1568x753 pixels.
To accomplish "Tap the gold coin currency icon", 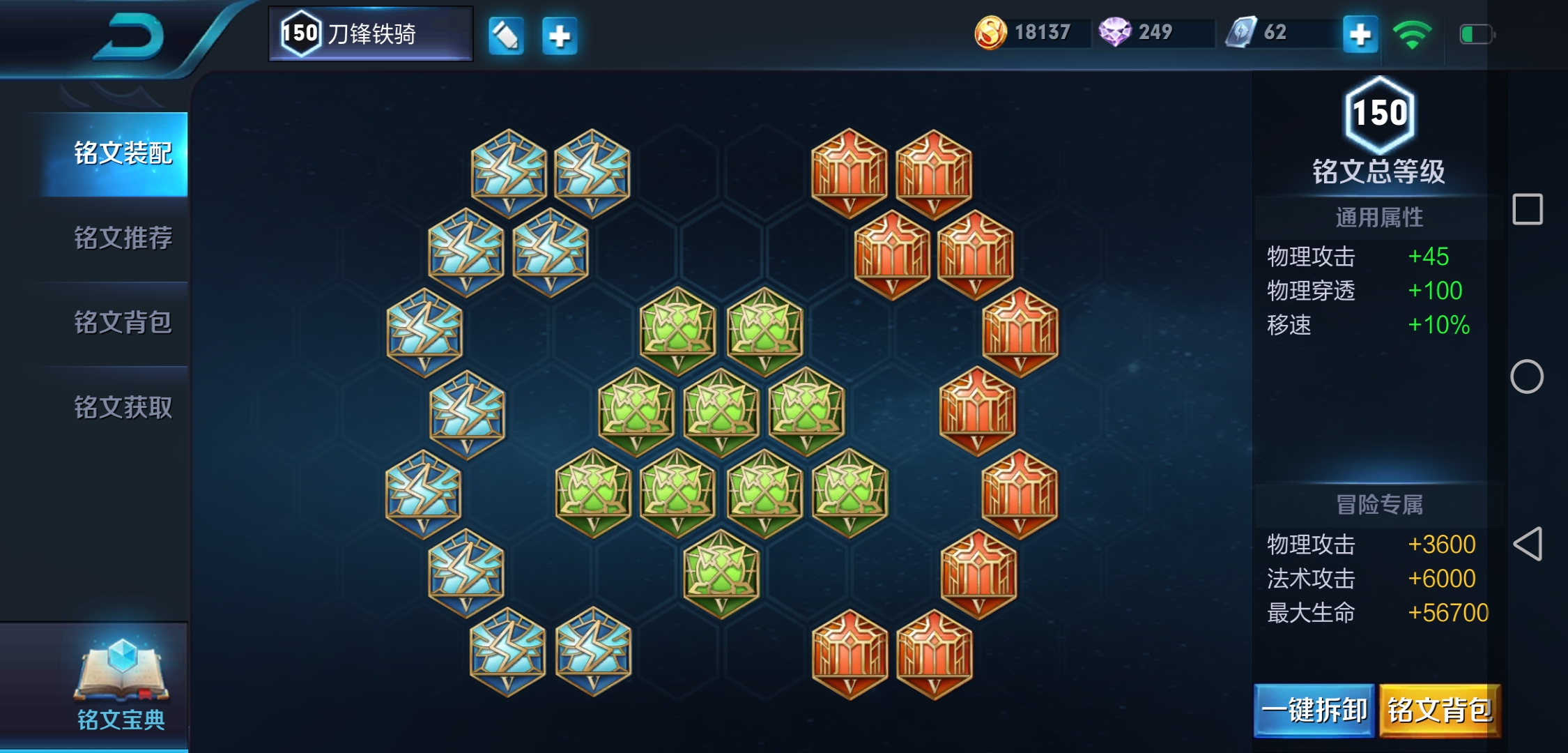I will 990,33.
